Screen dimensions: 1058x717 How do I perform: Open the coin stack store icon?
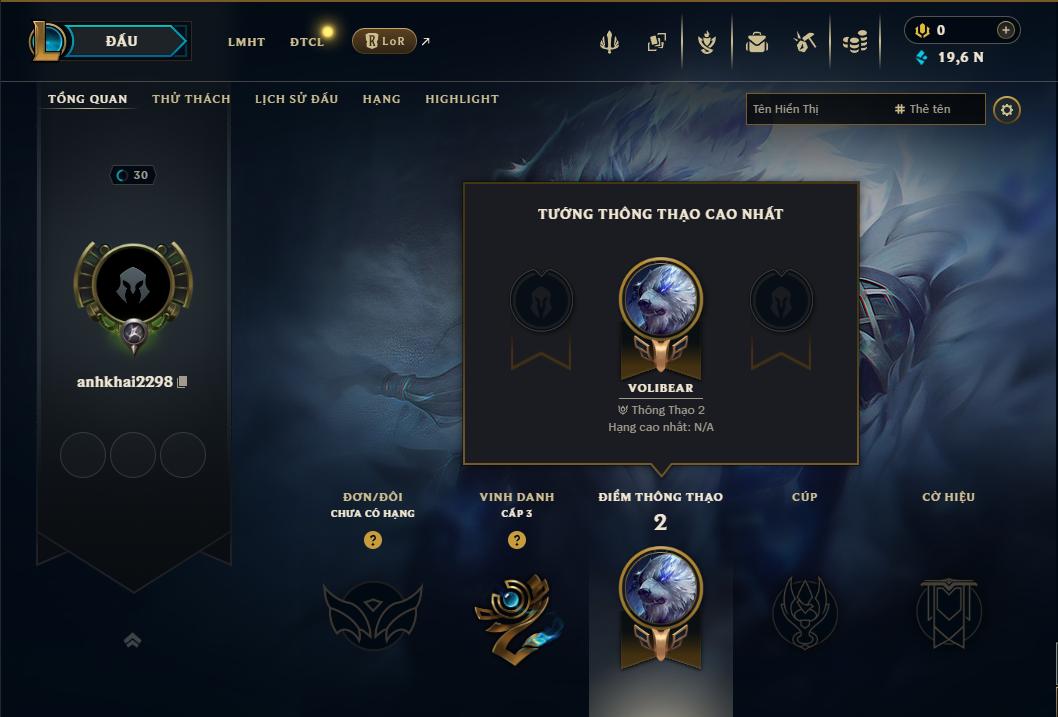pyautogui.click(x=854, y=42)
